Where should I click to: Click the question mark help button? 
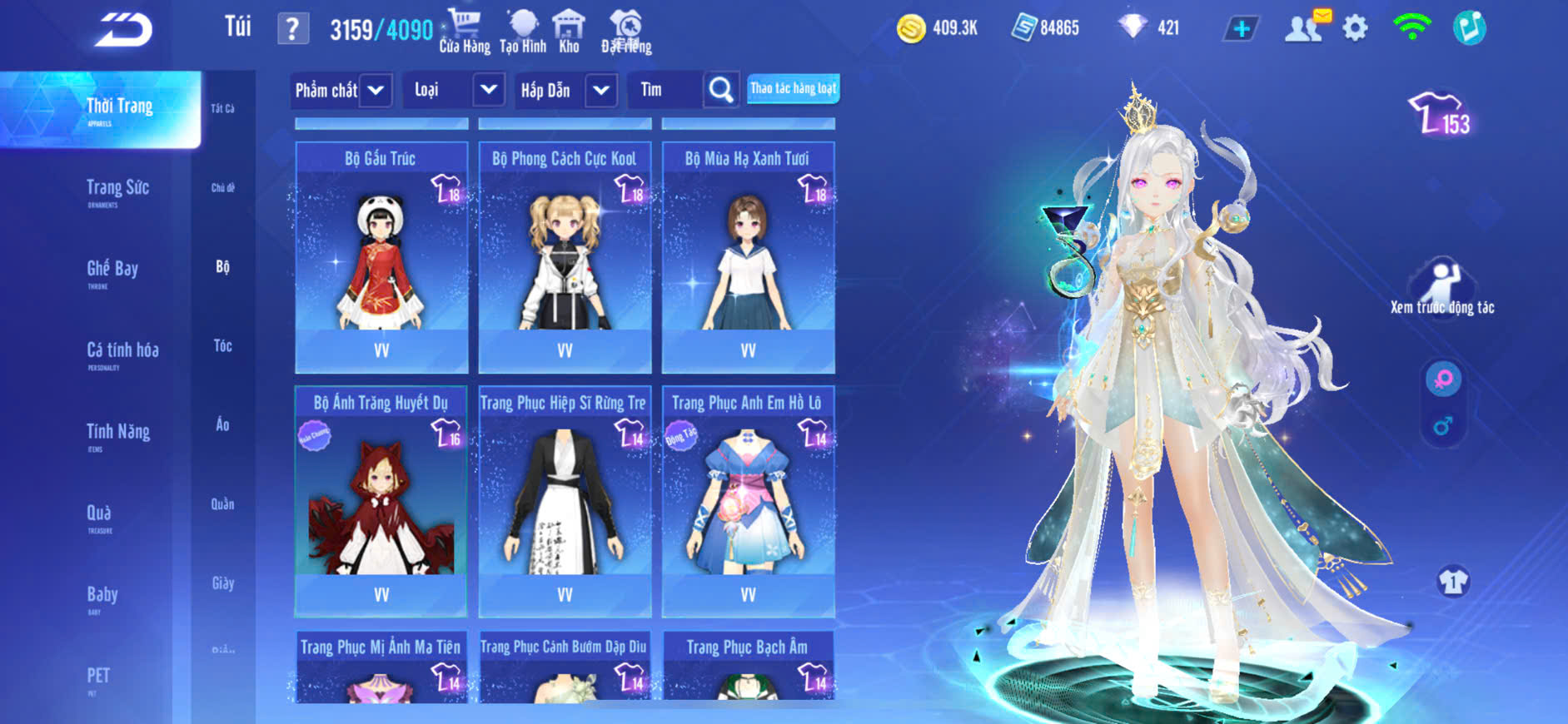[x=292, y=29]
